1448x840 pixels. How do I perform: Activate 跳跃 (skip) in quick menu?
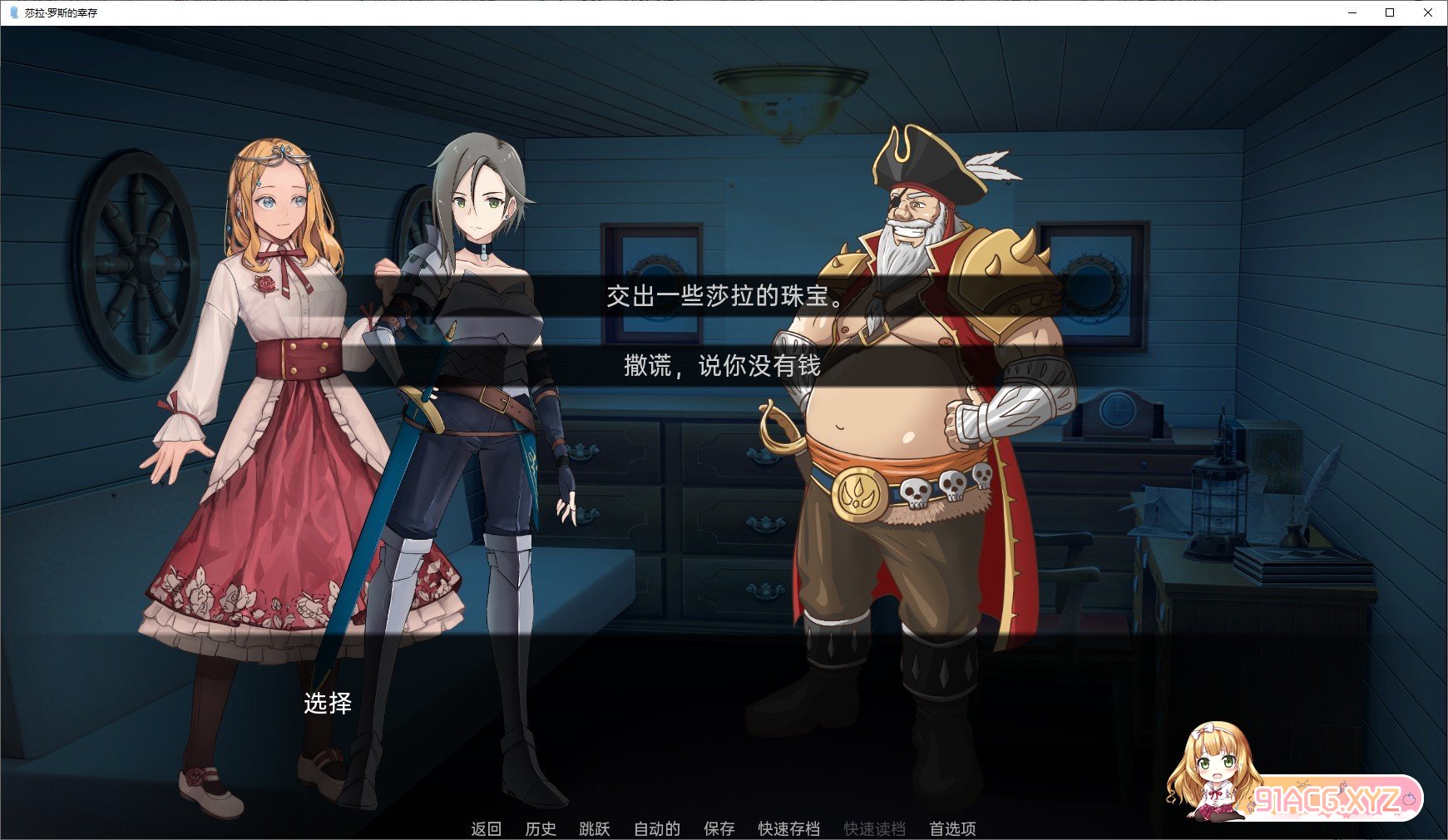click(x=595, y=828)
